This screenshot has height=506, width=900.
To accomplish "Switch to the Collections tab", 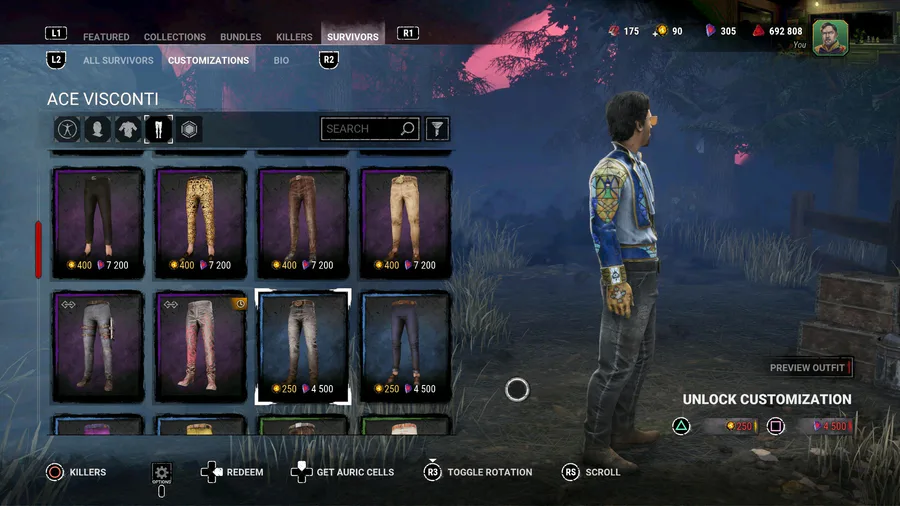I will point(175,37).
